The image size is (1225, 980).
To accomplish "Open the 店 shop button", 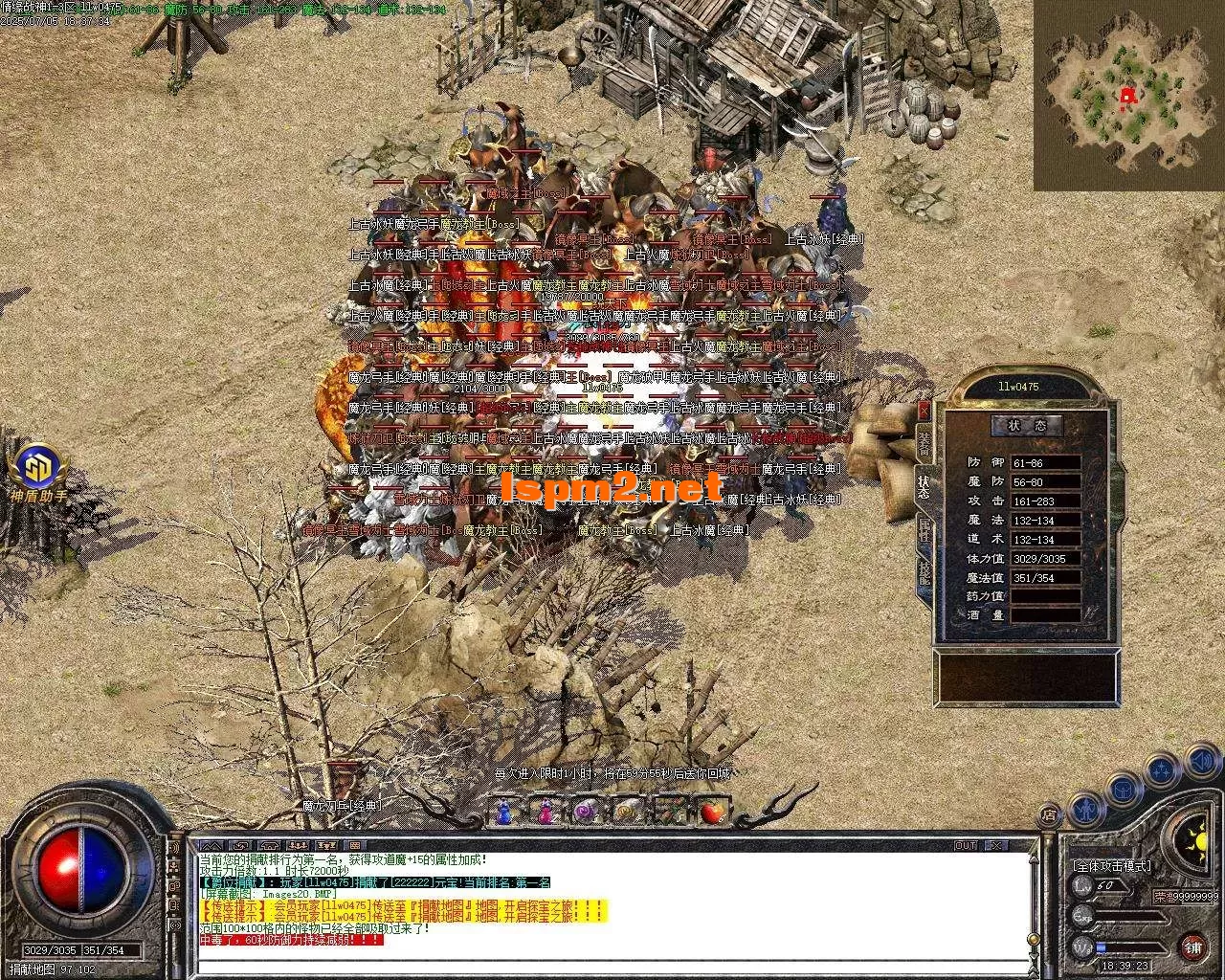I will pos(1050,816).
